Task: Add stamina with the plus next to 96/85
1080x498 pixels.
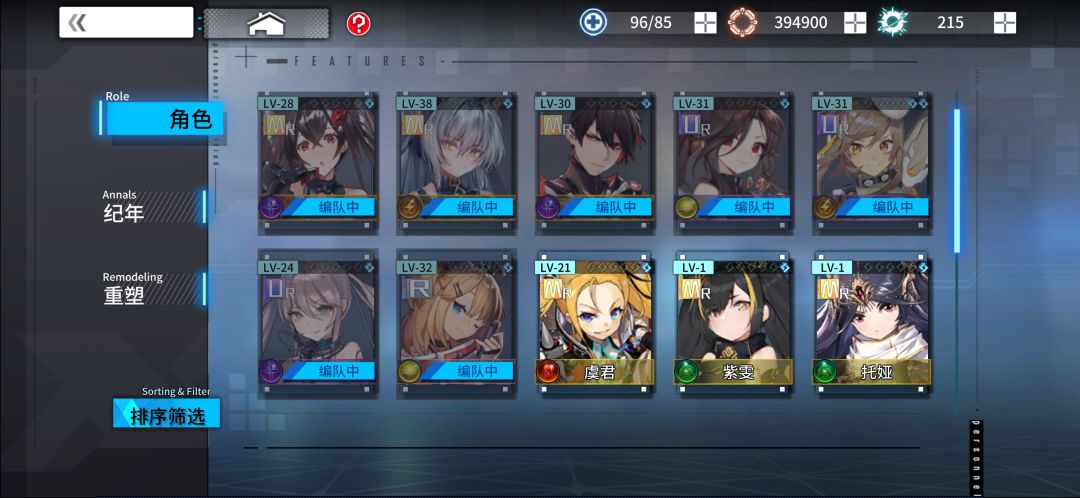Action: (705, 22)
